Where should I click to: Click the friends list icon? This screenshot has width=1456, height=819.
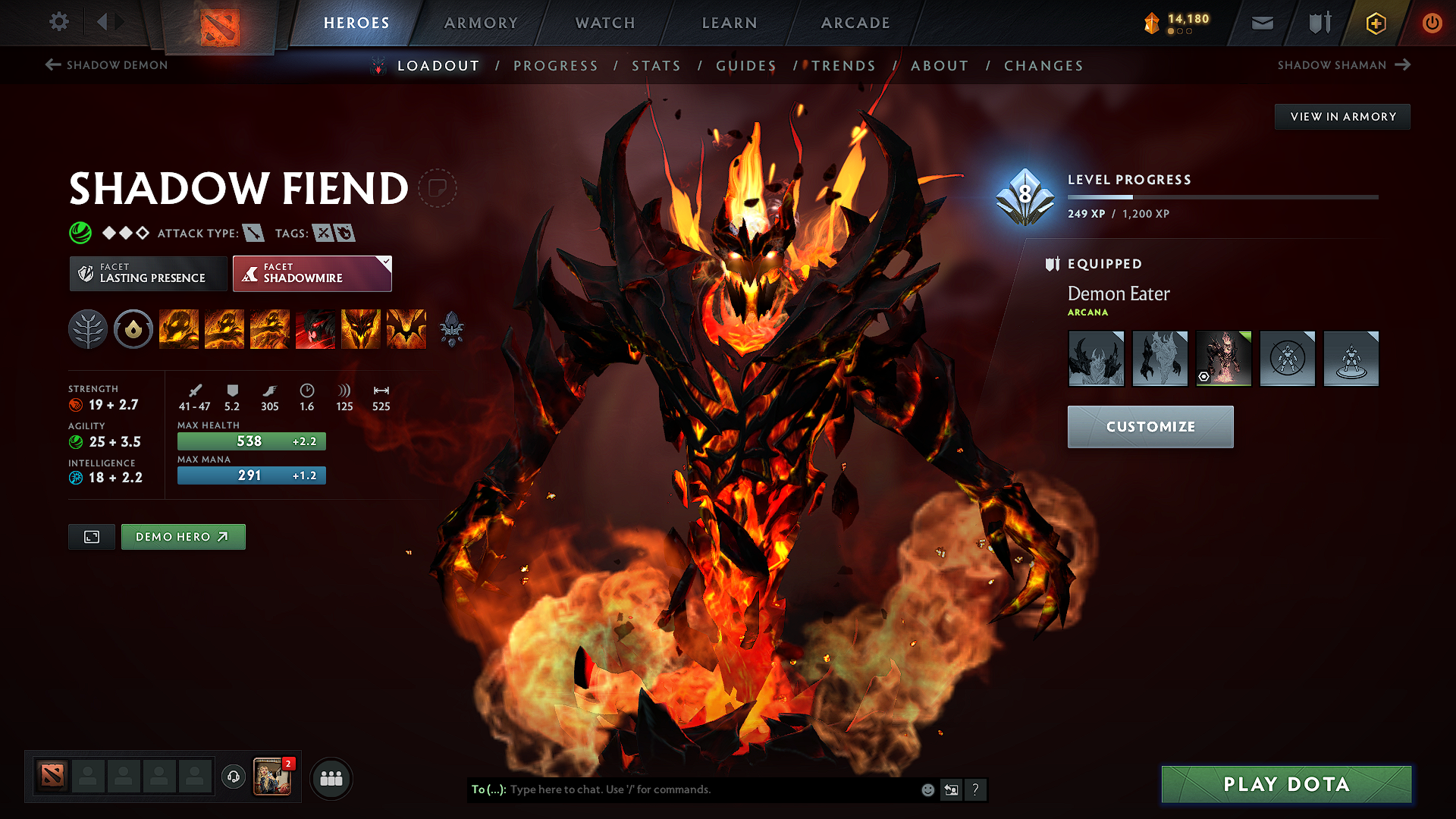point(331,777)
